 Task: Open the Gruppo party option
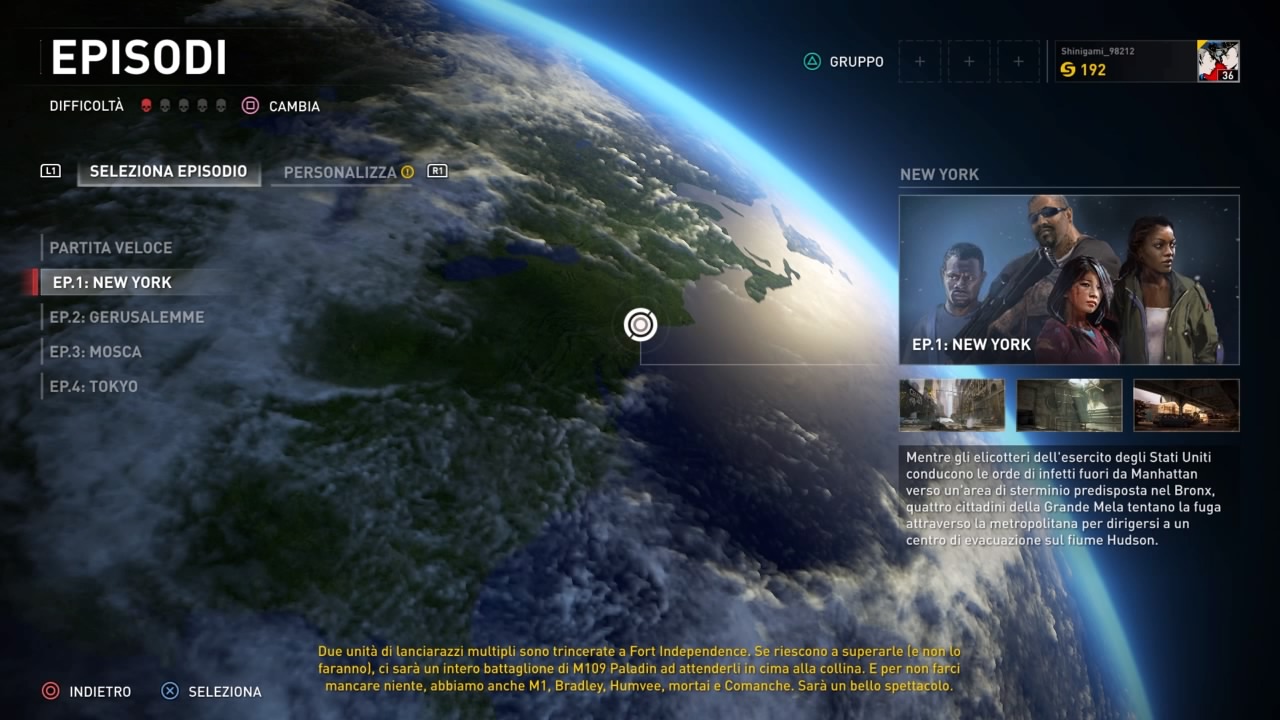tap(844, 62)
